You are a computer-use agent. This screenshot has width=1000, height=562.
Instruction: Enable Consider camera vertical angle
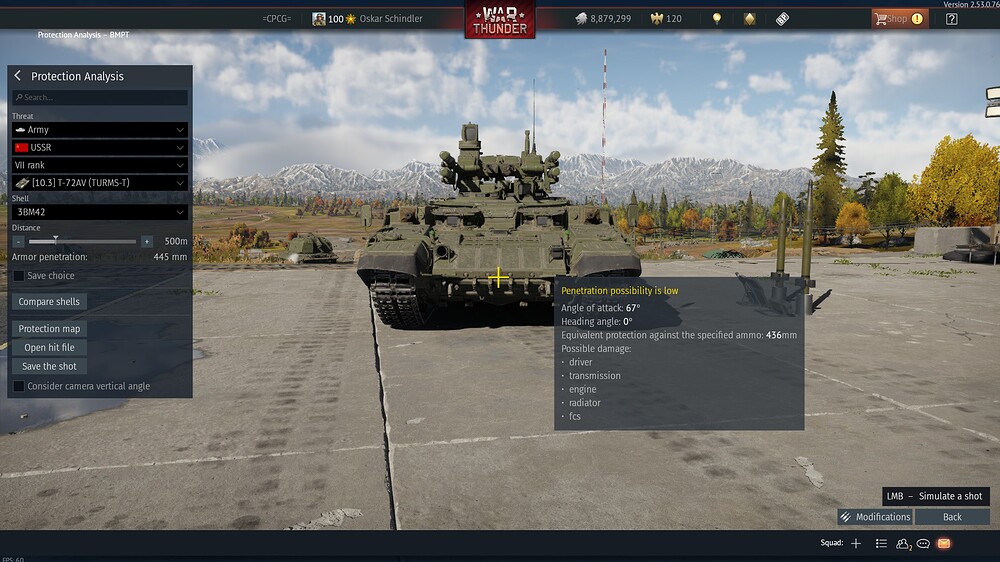point(19,386)
